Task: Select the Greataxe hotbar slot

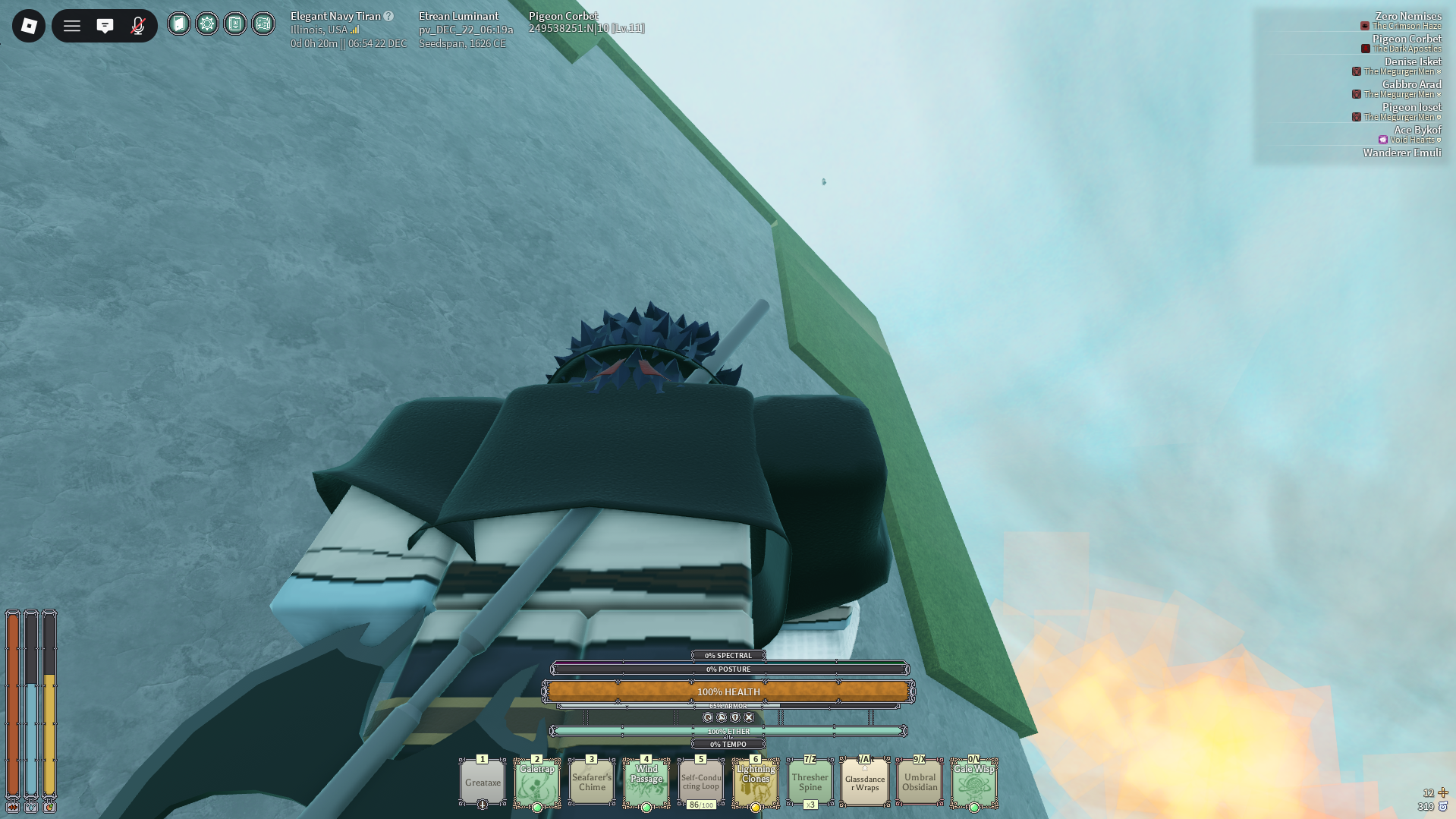Action: point(483,783)
